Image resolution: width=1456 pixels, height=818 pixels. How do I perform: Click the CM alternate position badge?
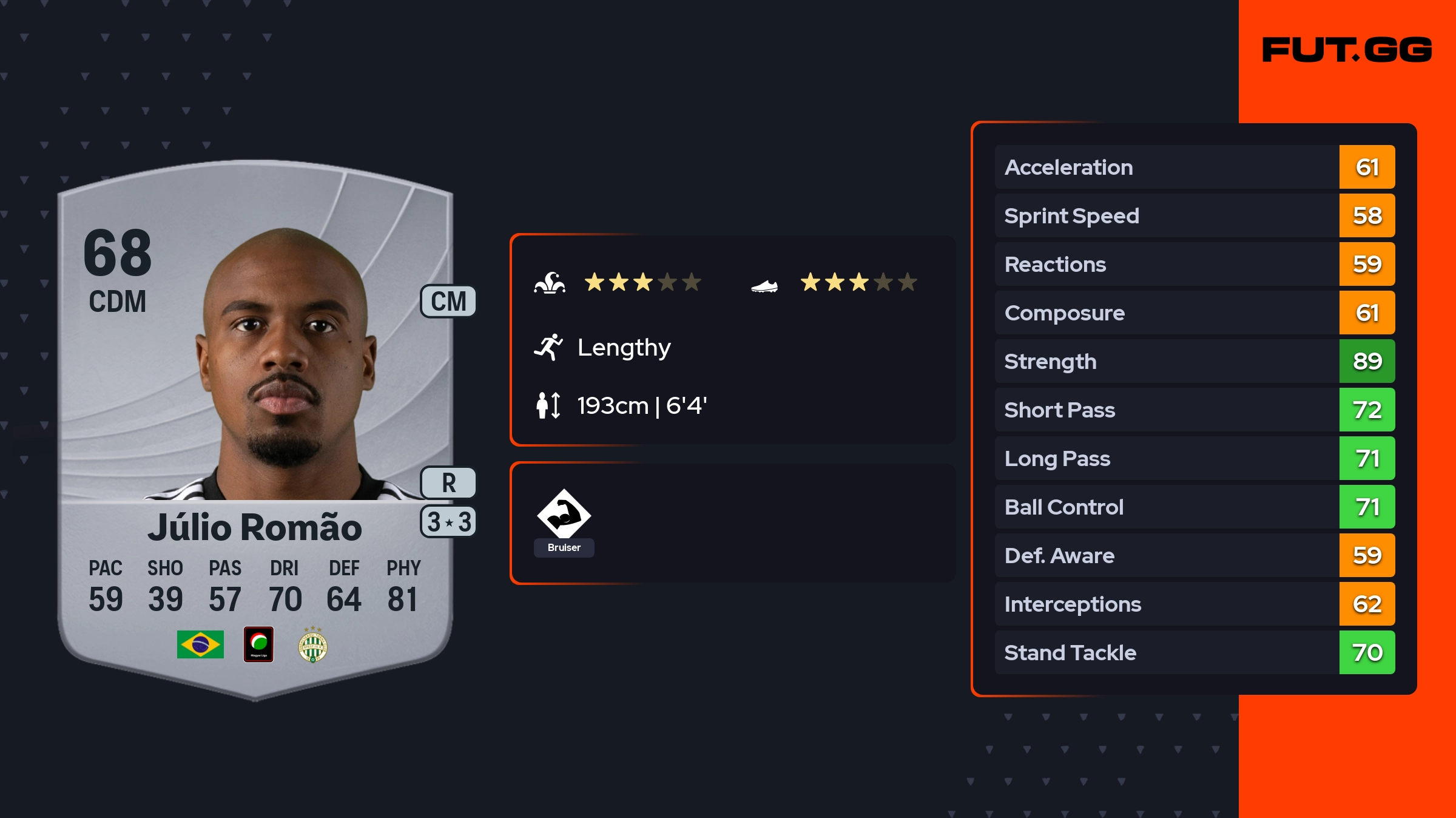coord(448,302)
